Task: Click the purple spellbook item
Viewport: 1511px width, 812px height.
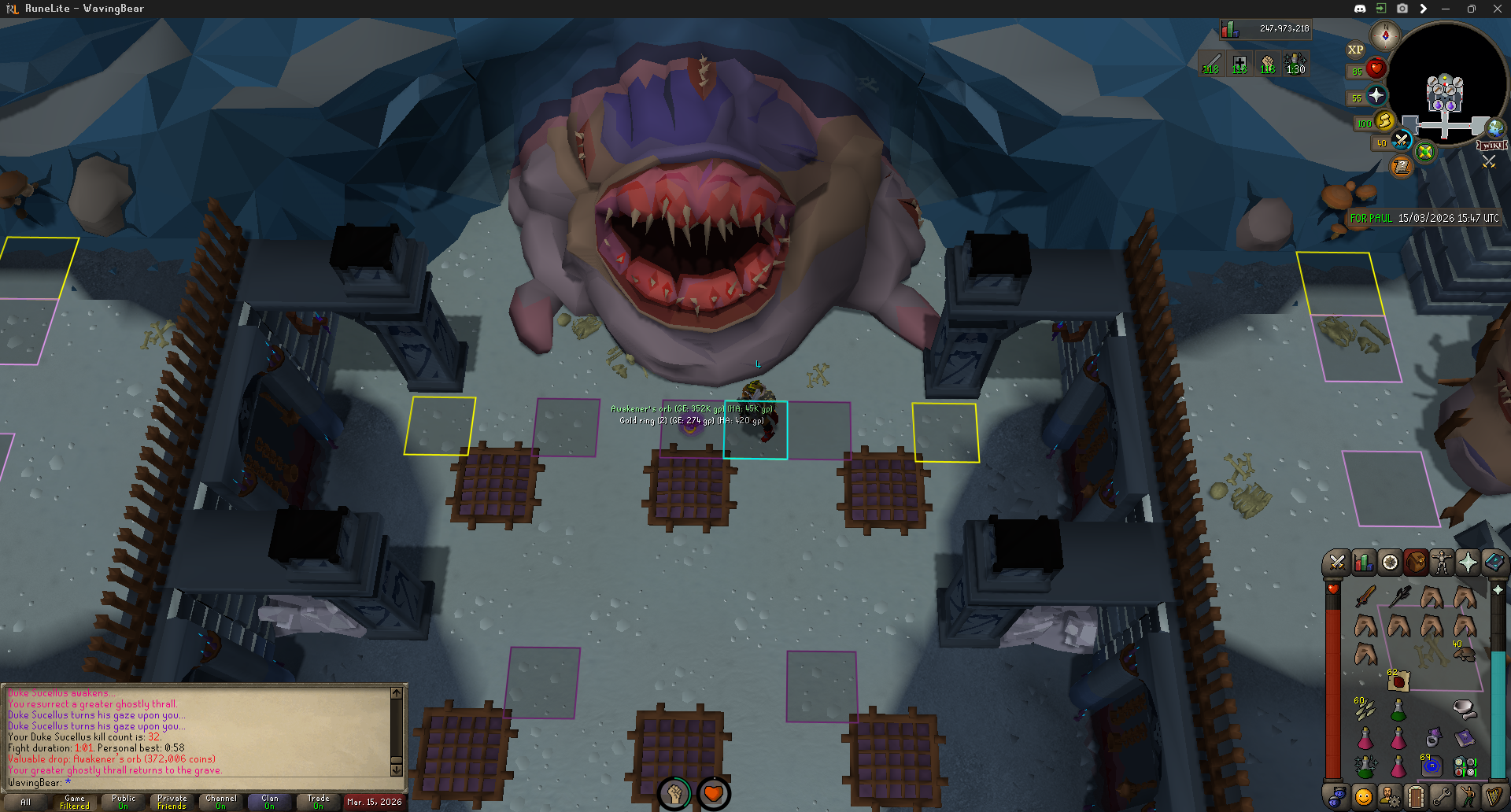Action: click(1465, 737)
